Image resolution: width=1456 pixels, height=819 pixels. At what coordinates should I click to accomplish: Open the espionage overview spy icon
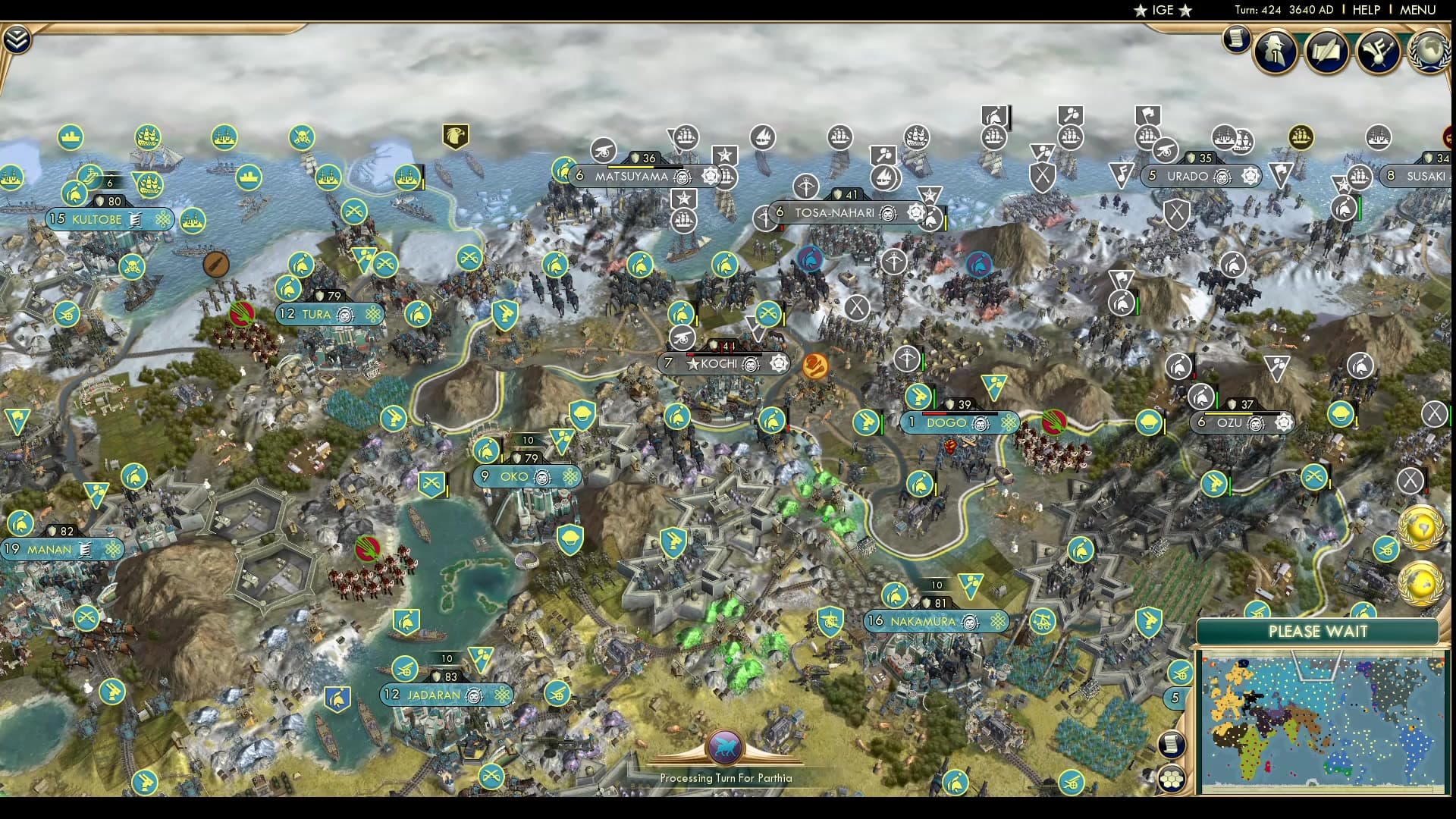[1276, 52]
